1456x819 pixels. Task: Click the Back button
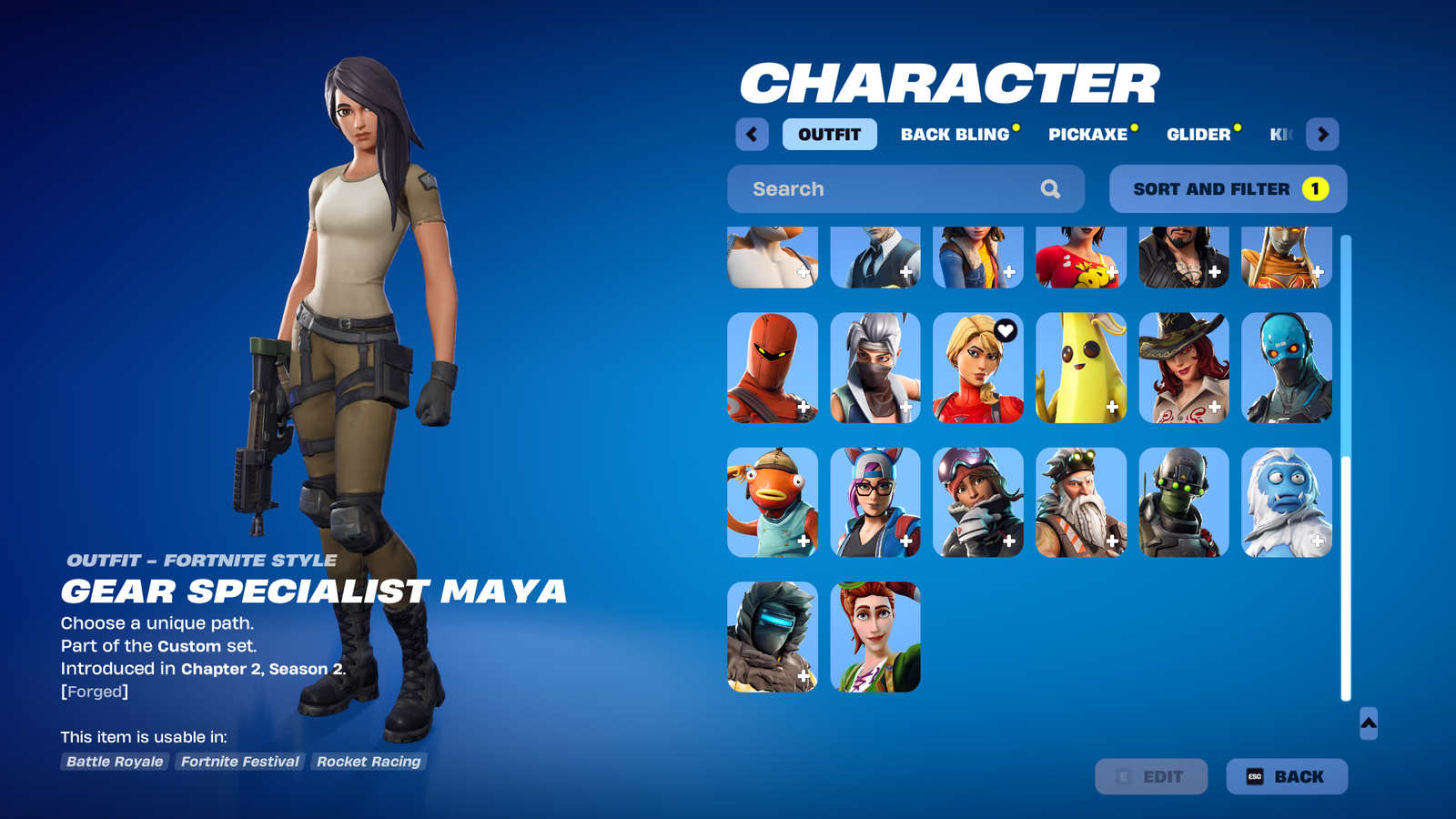(x=1286, y=776)
